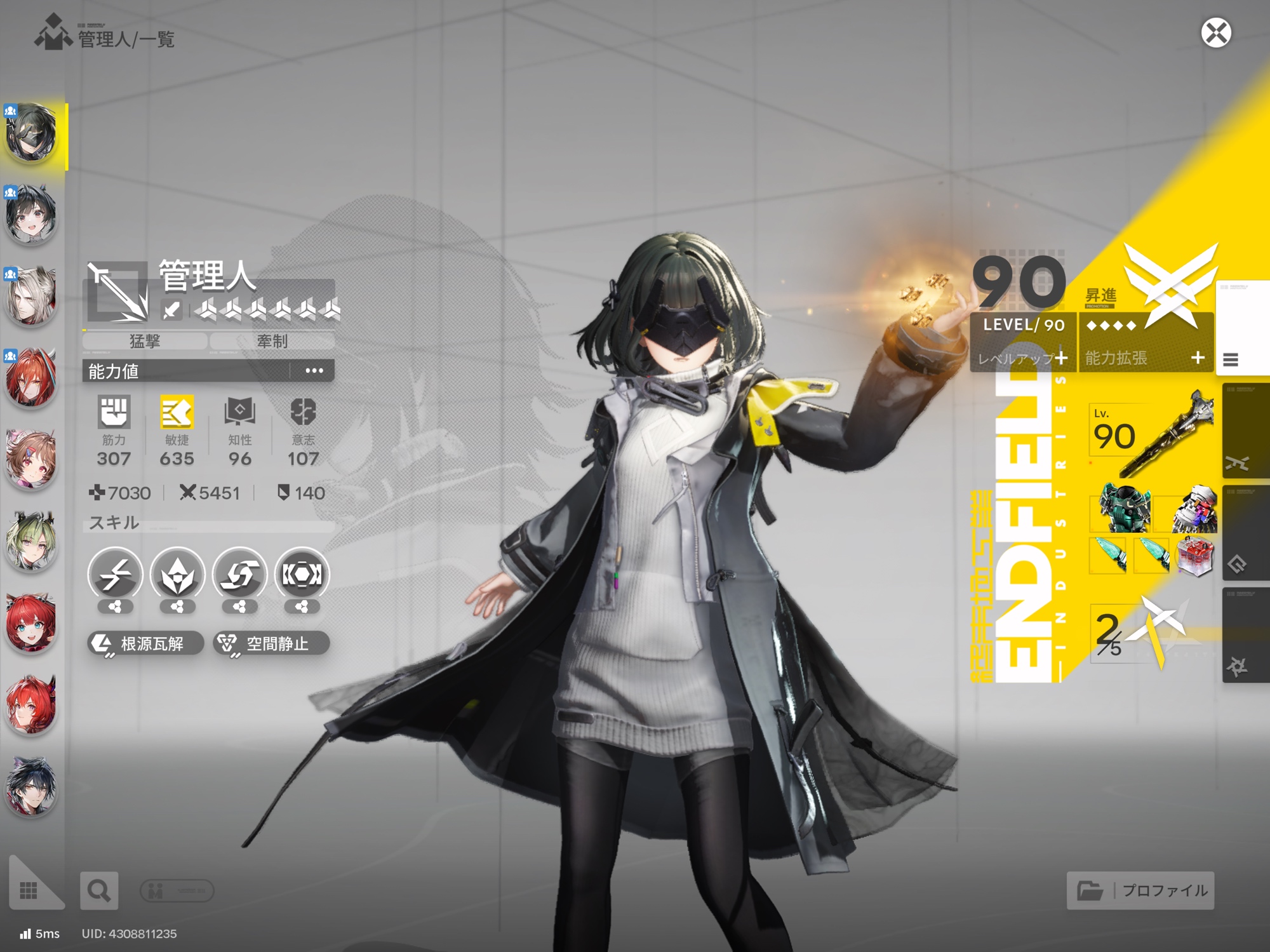1270x952 pixels.
Task: Select the white-haired operator portrait
Action: click(x=30, y=297)
